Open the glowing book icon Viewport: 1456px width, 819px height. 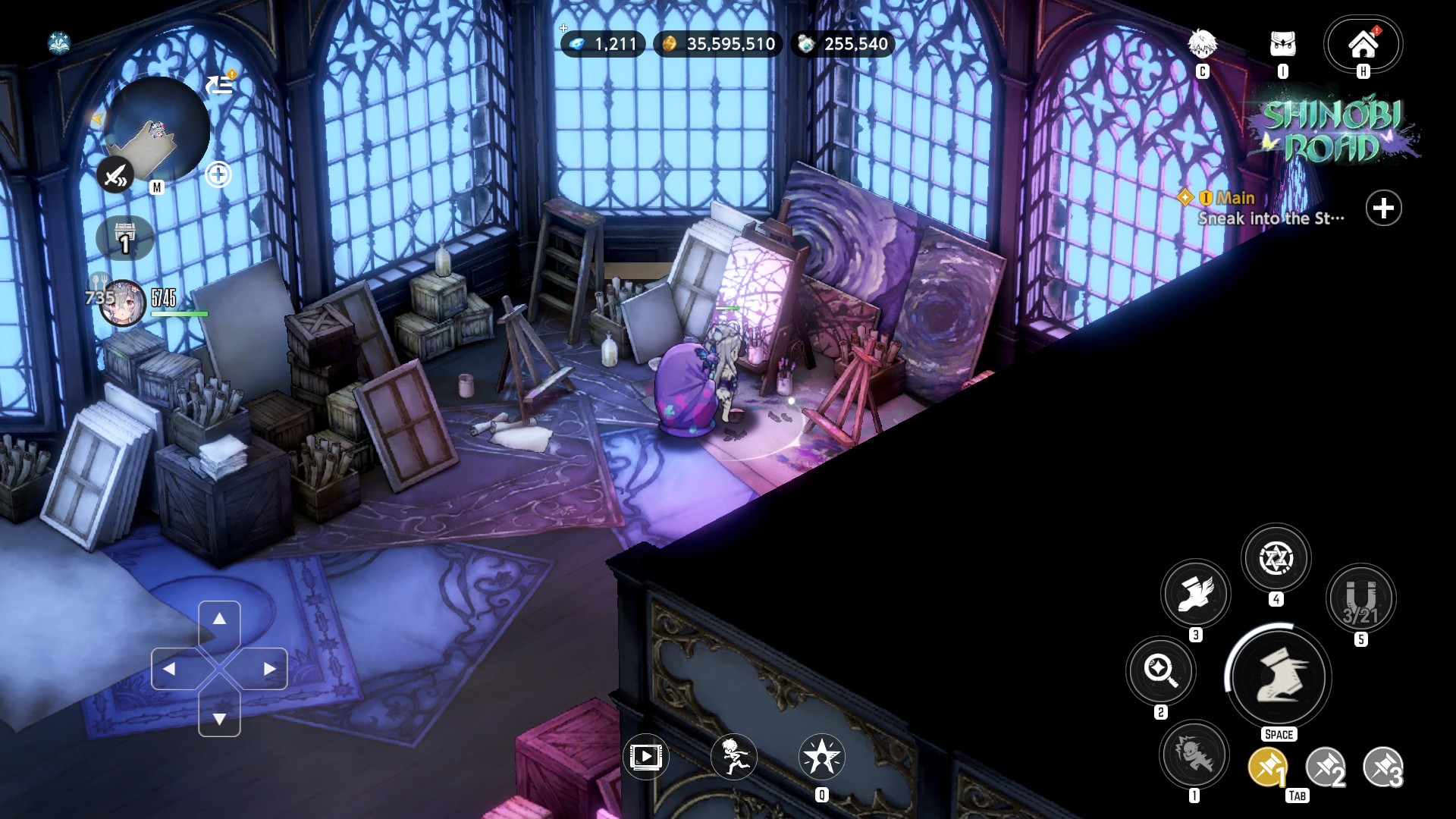59,43
